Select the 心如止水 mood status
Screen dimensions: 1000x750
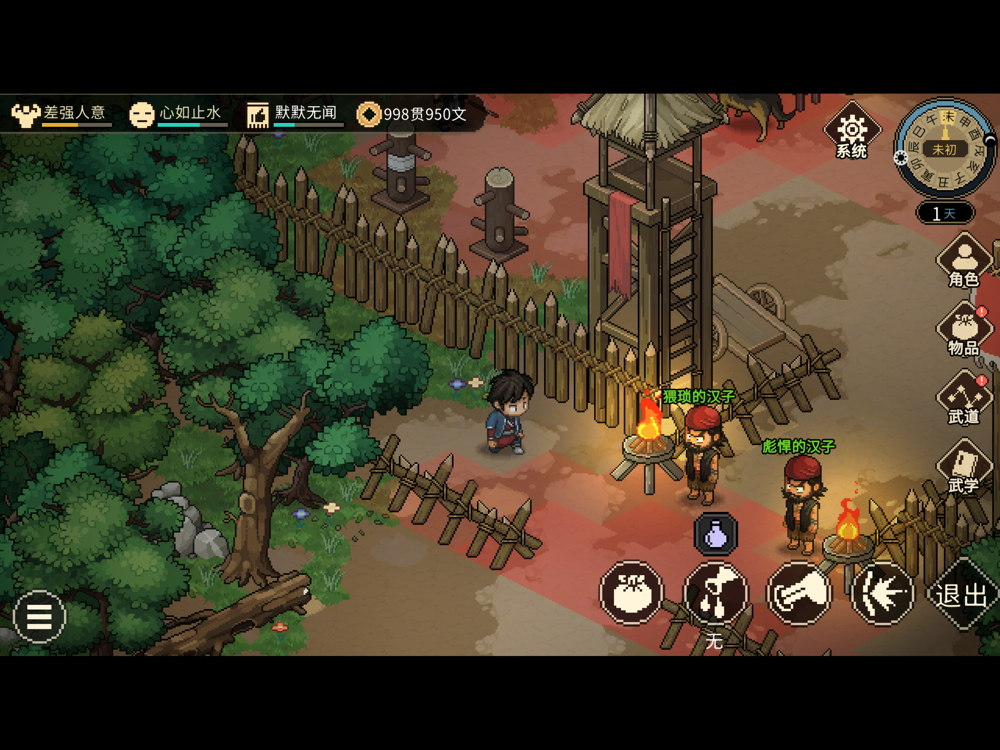click(178, 114)
